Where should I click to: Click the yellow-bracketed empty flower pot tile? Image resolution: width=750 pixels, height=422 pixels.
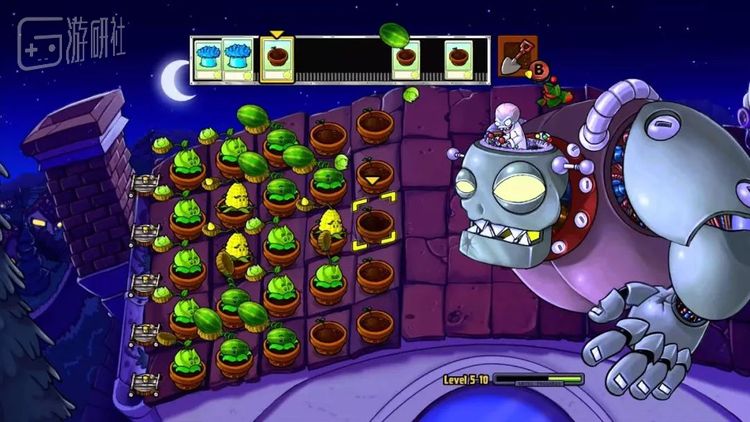375,224
